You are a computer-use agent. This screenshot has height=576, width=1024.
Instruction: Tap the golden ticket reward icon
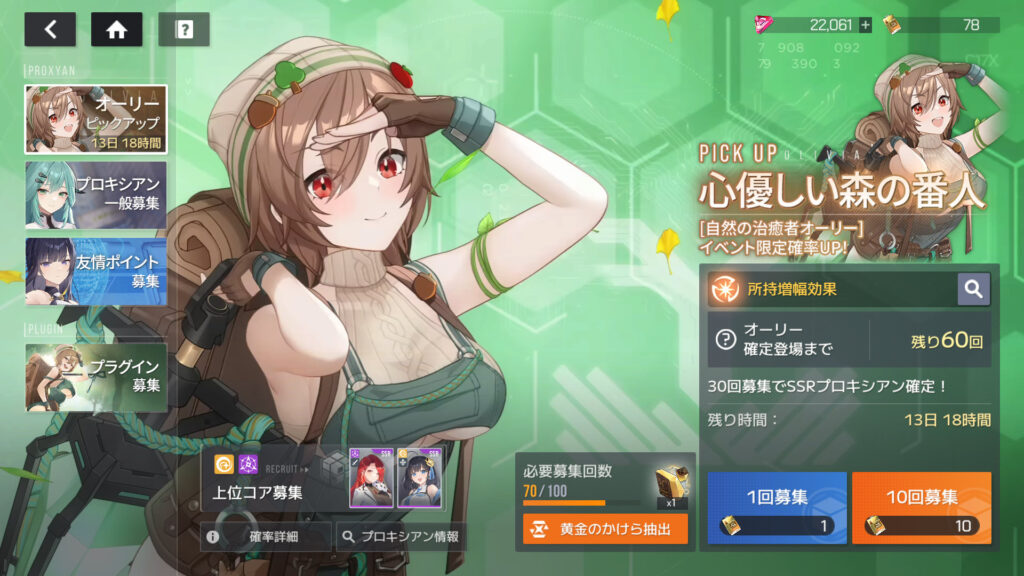pyautogui.click(x=670, y=485)
